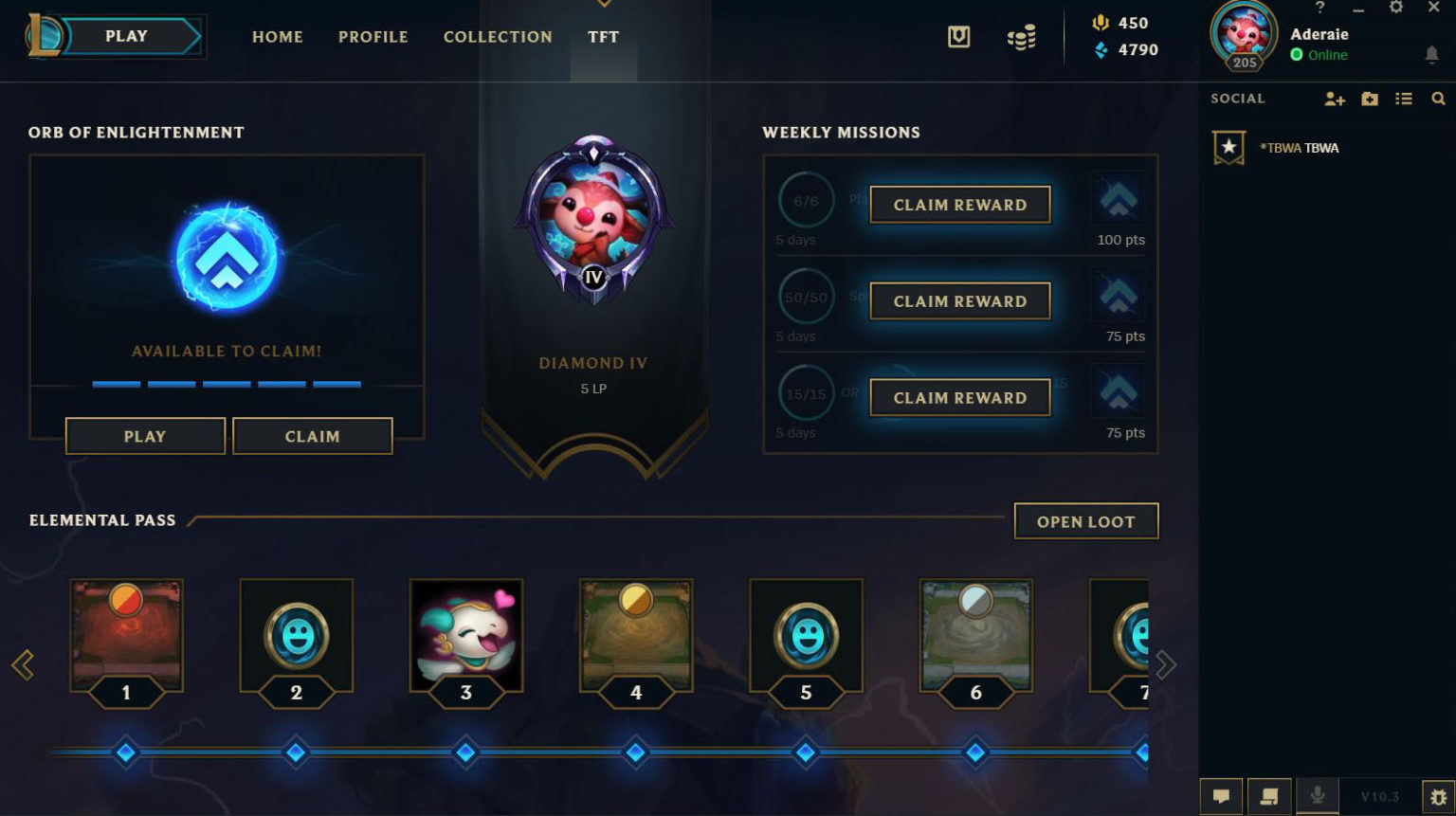The width and height of the screenshot is (1456, 816).
Task: Open the store coins icon
Action: click(x=1021, y=38)
